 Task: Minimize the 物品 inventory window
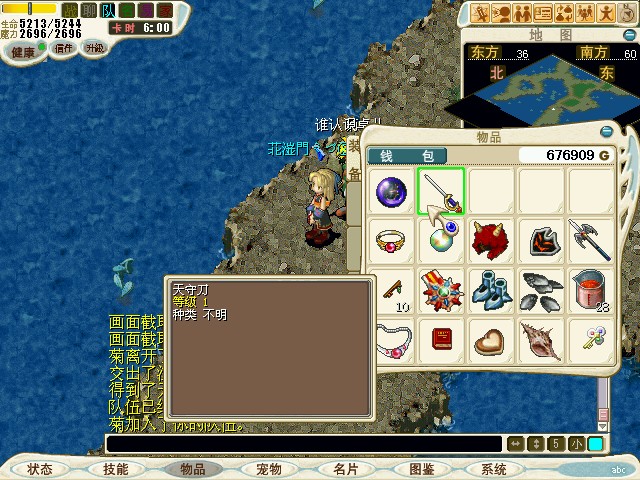coord(607,131)
